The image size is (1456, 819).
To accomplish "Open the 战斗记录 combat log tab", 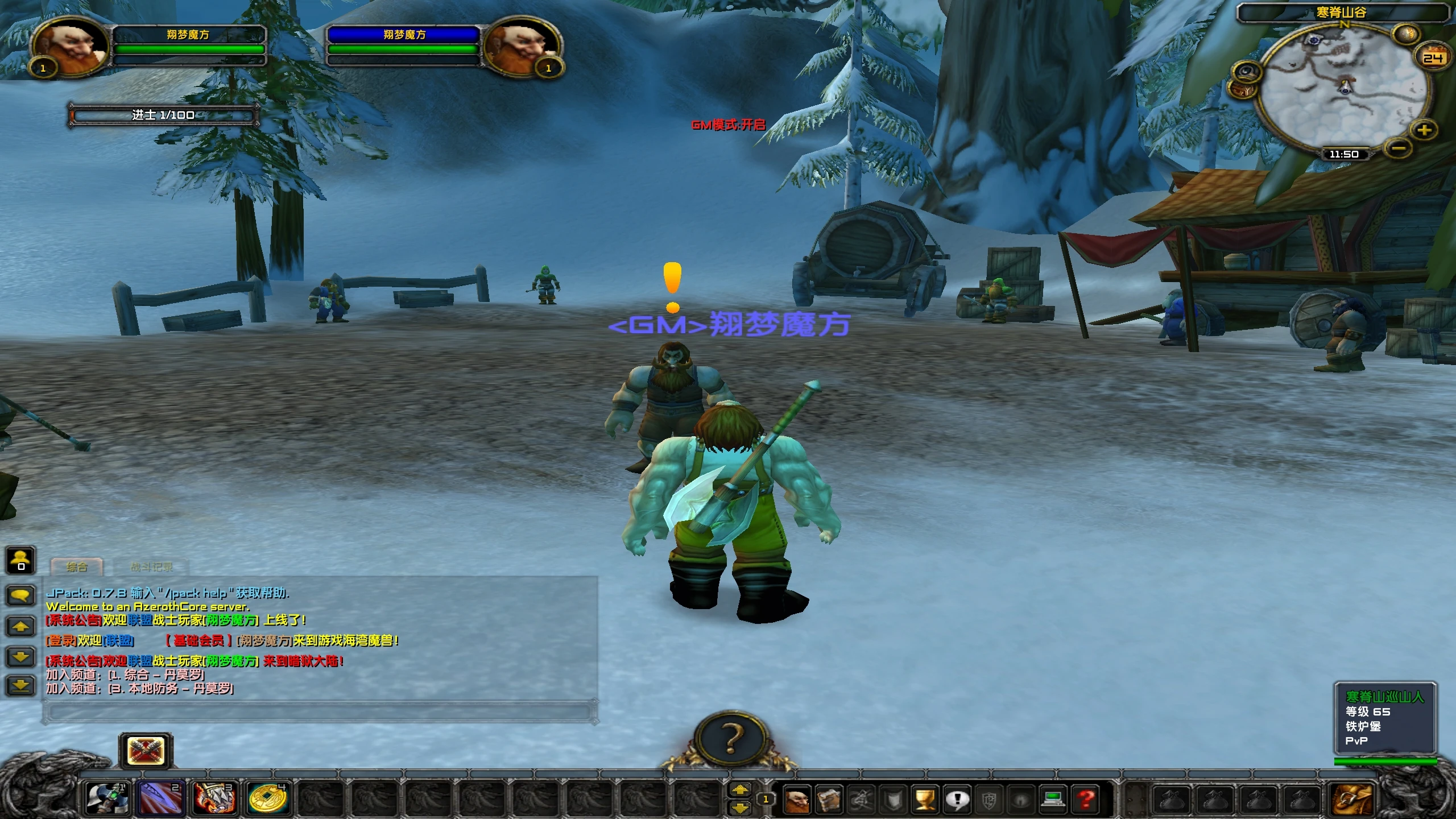I will coord(151,567).
